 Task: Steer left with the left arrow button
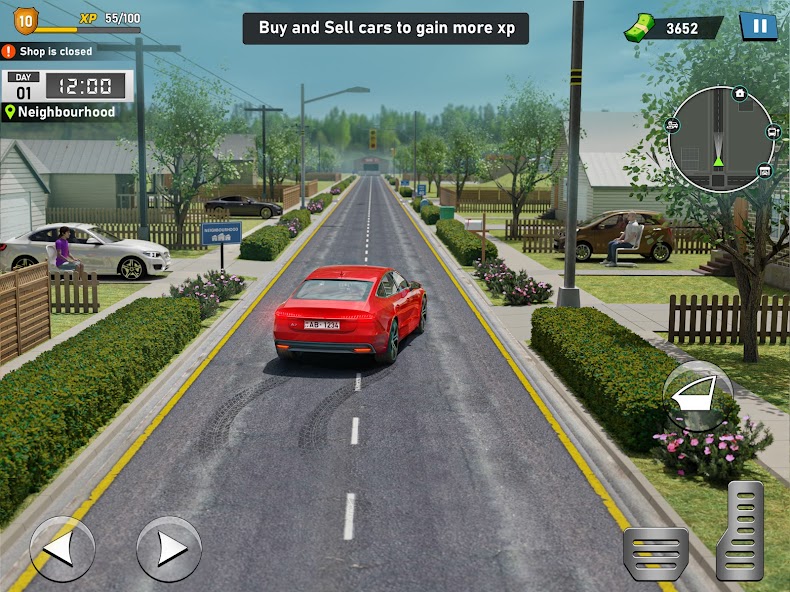coord(62,548)
